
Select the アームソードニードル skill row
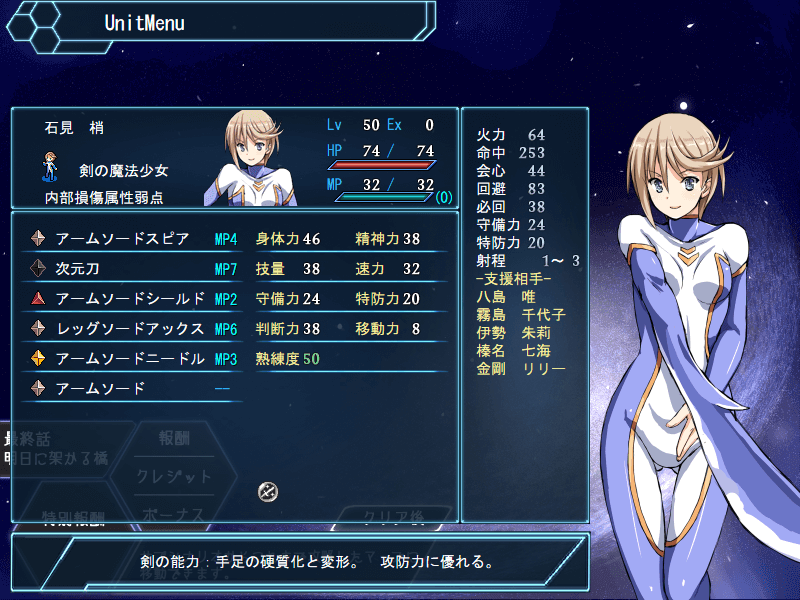(130, 359)
